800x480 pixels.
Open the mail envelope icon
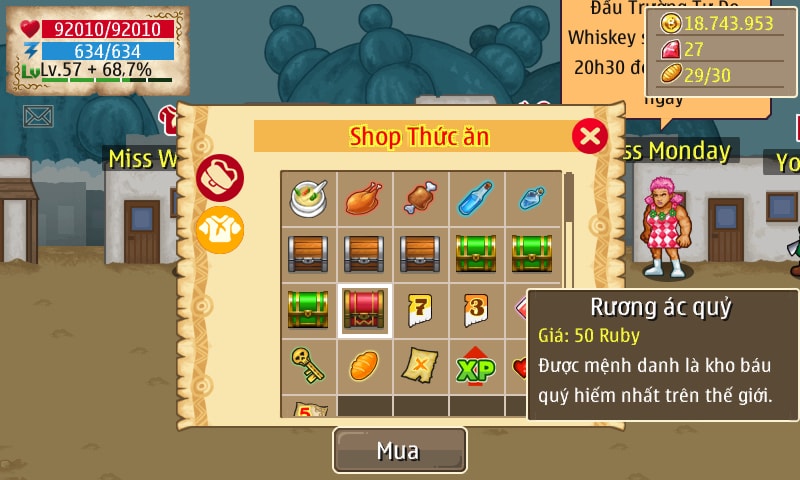click(x=38, y=117)
